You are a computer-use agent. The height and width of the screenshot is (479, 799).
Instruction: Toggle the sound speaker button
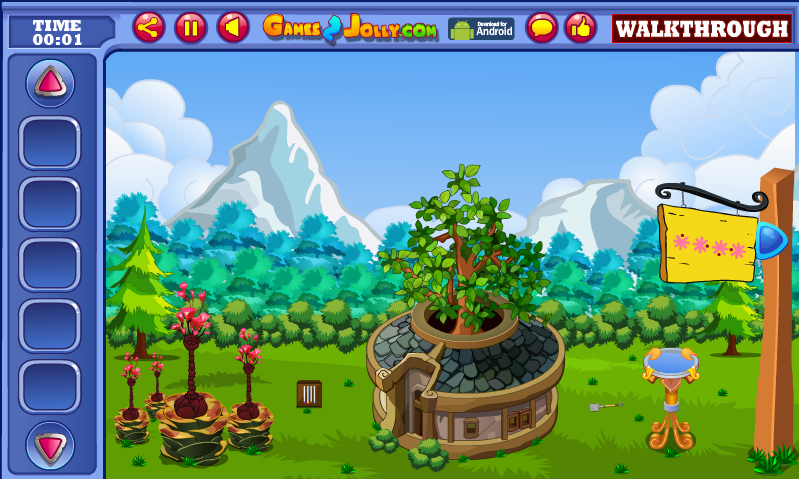(233, 27)
